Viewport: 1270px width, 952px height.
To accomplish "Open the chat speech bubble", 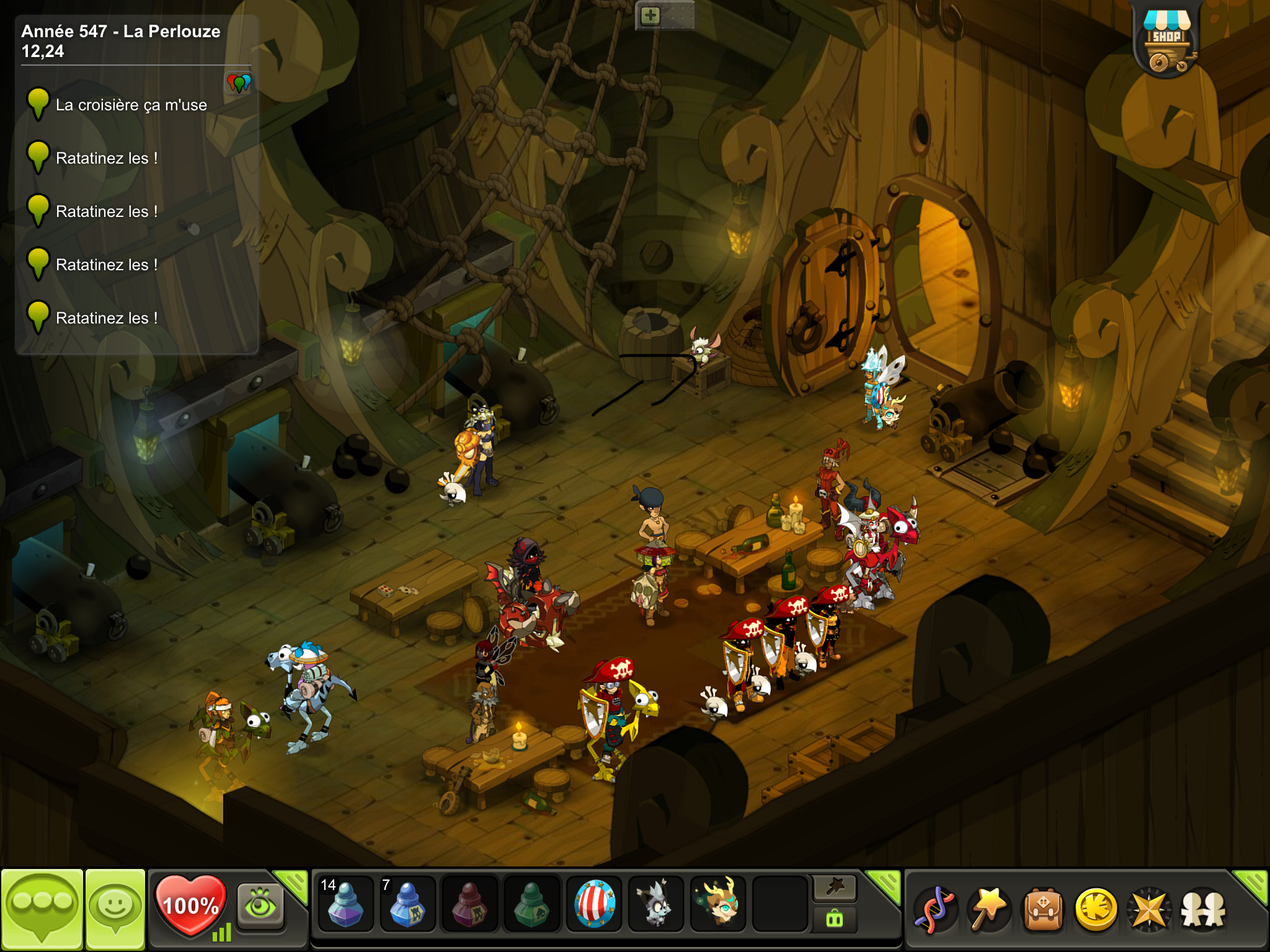I will tap(42, 908).
